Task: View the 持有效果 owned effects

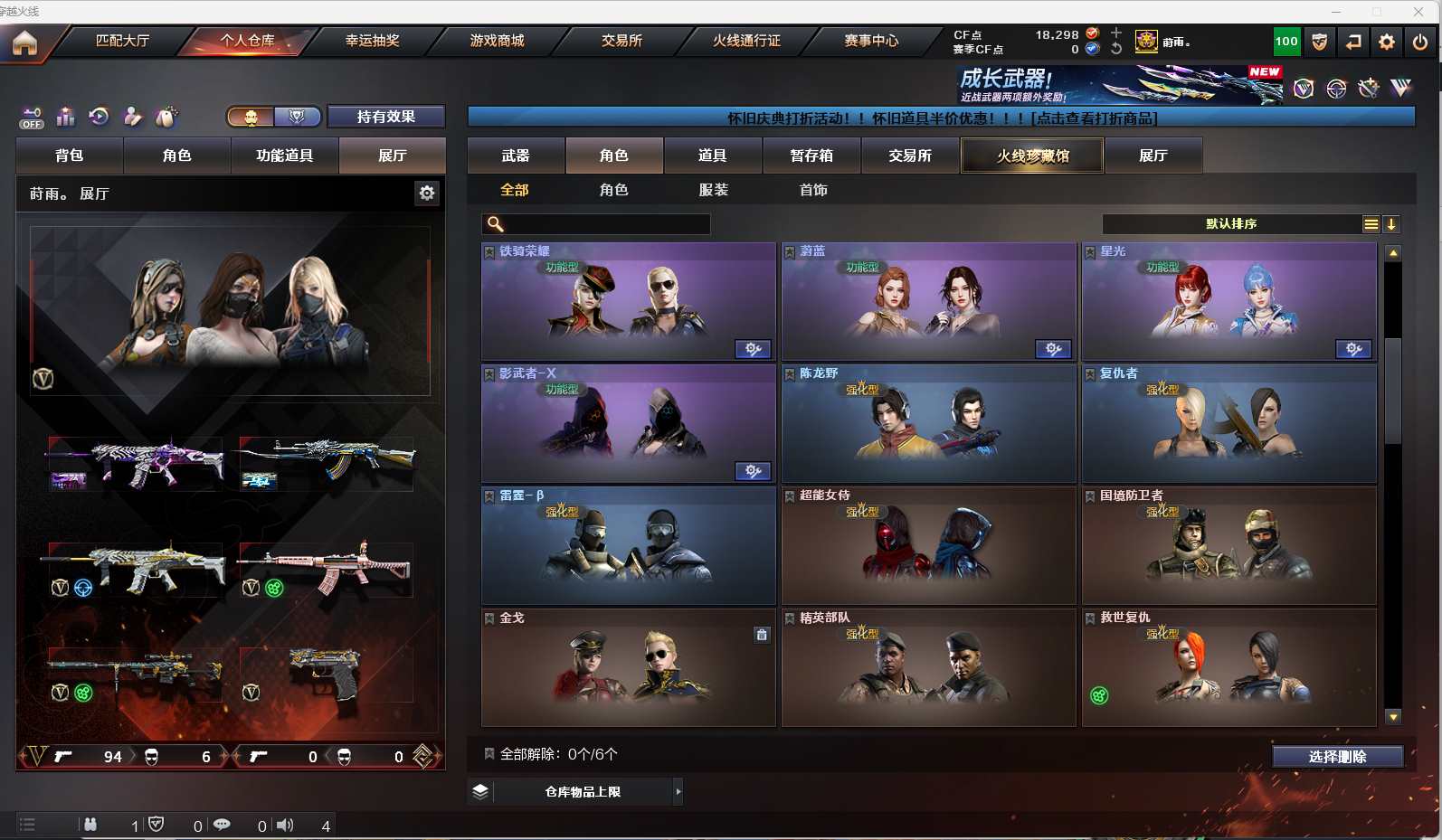Action: click(385, 117)
